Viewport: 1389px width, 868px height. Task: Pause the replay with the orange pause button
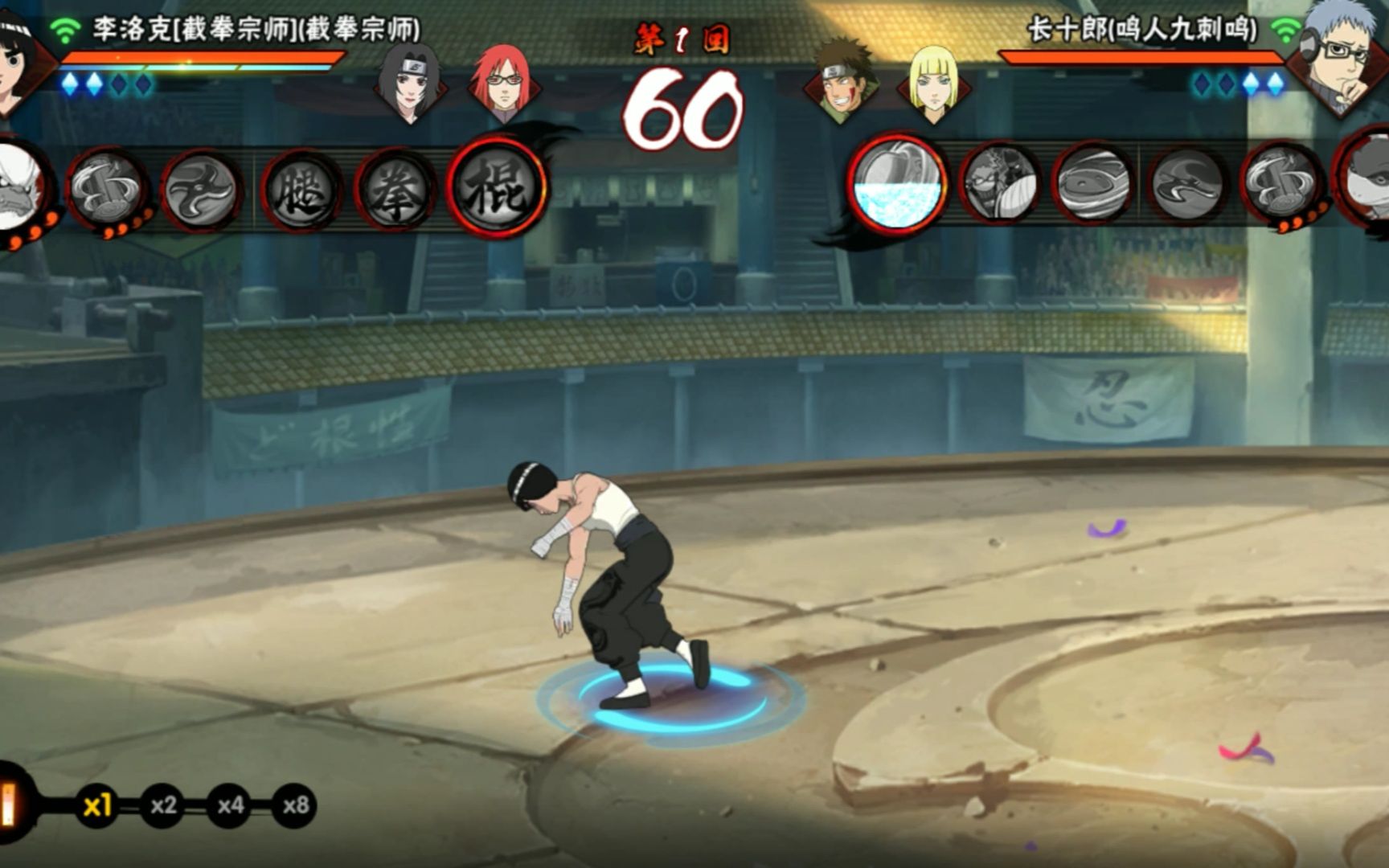pos(10,805)
